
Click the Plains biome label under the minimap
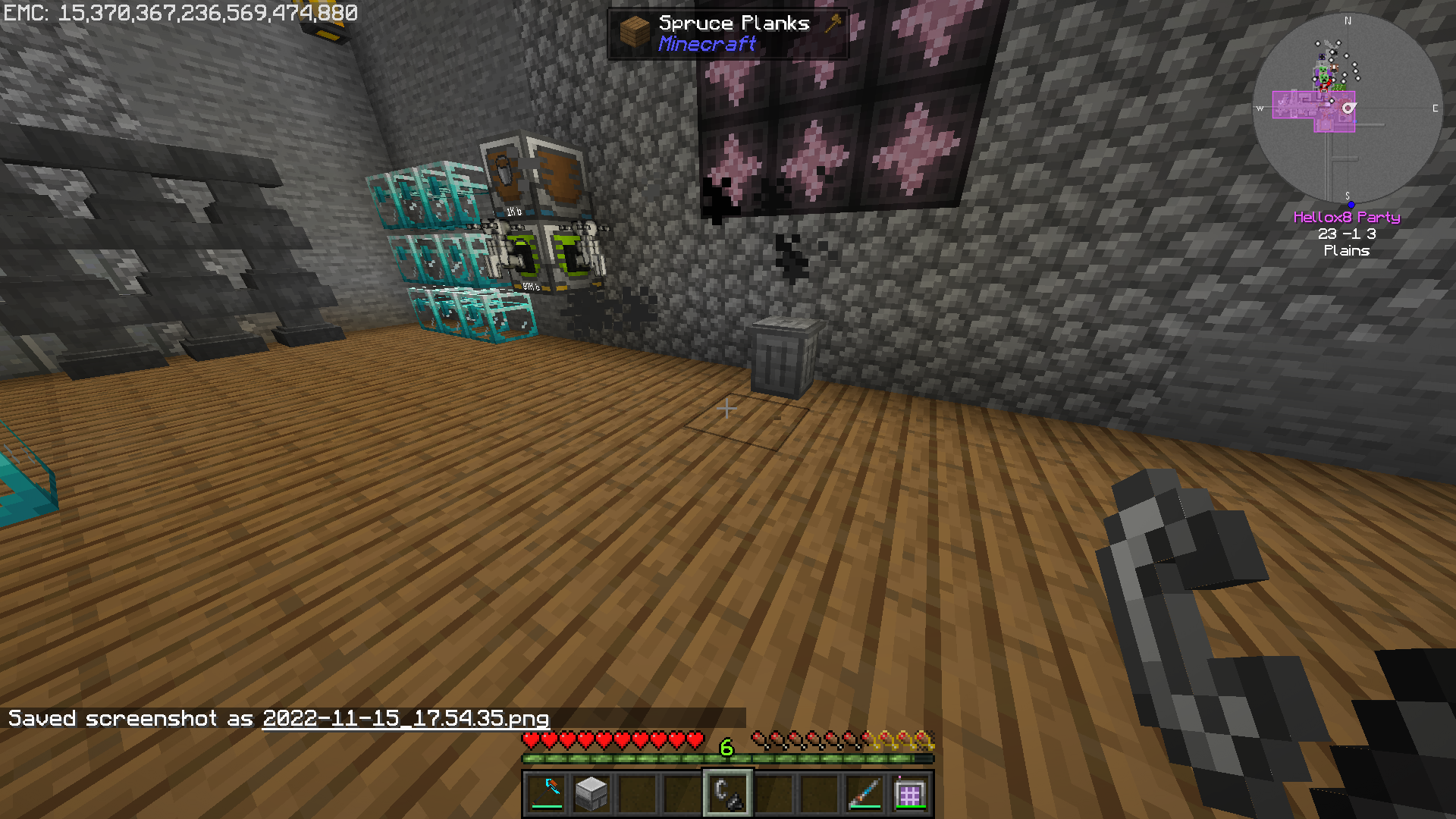[1348, 251]
